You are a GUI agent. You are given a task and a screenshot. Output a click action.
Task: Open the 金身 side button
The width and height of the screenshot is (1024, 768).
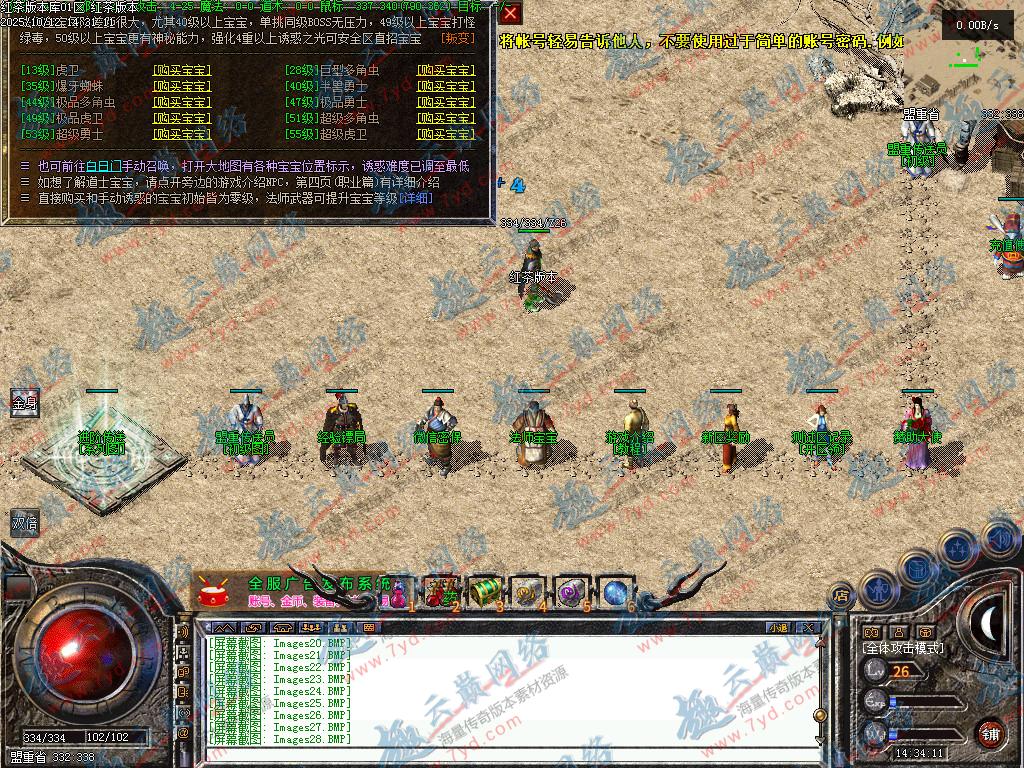click(x=24, y=404)
